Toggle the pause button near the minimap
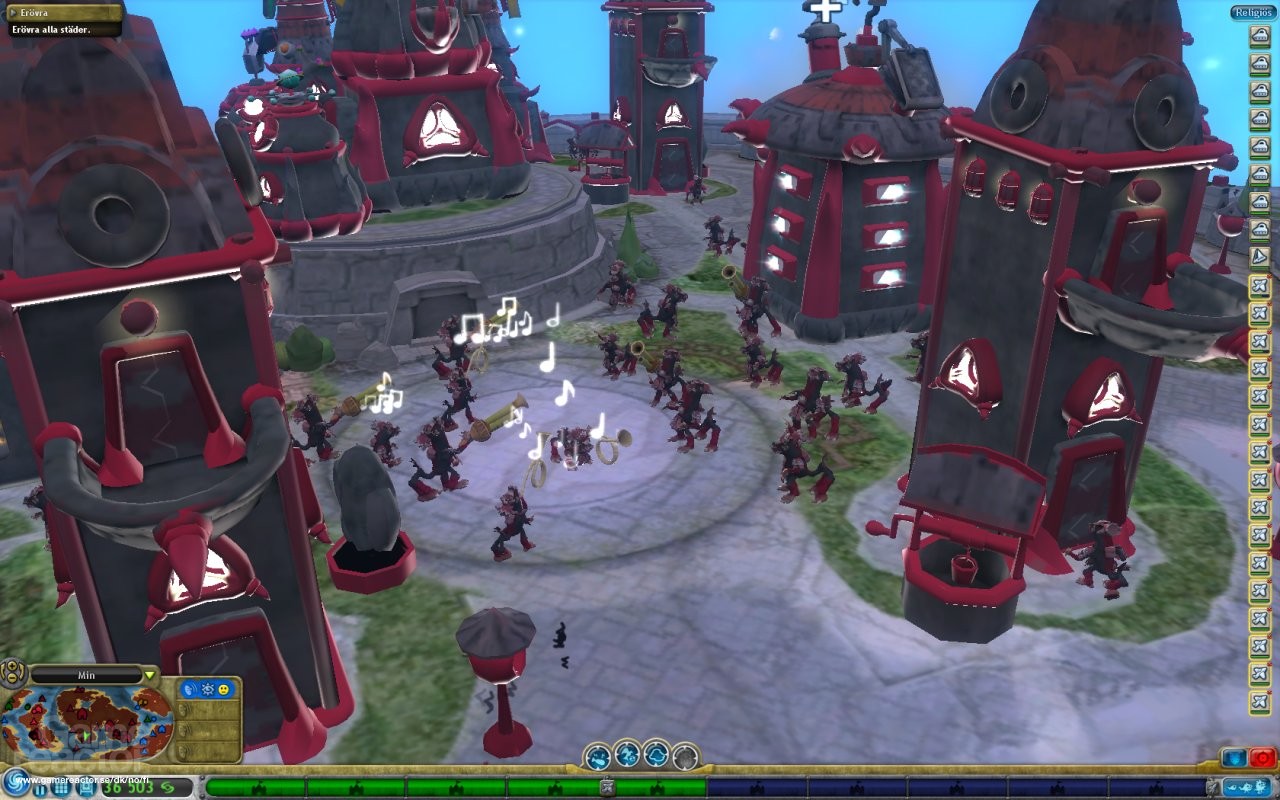Viewport: 1280px width, 800px height. coord(40,789)
